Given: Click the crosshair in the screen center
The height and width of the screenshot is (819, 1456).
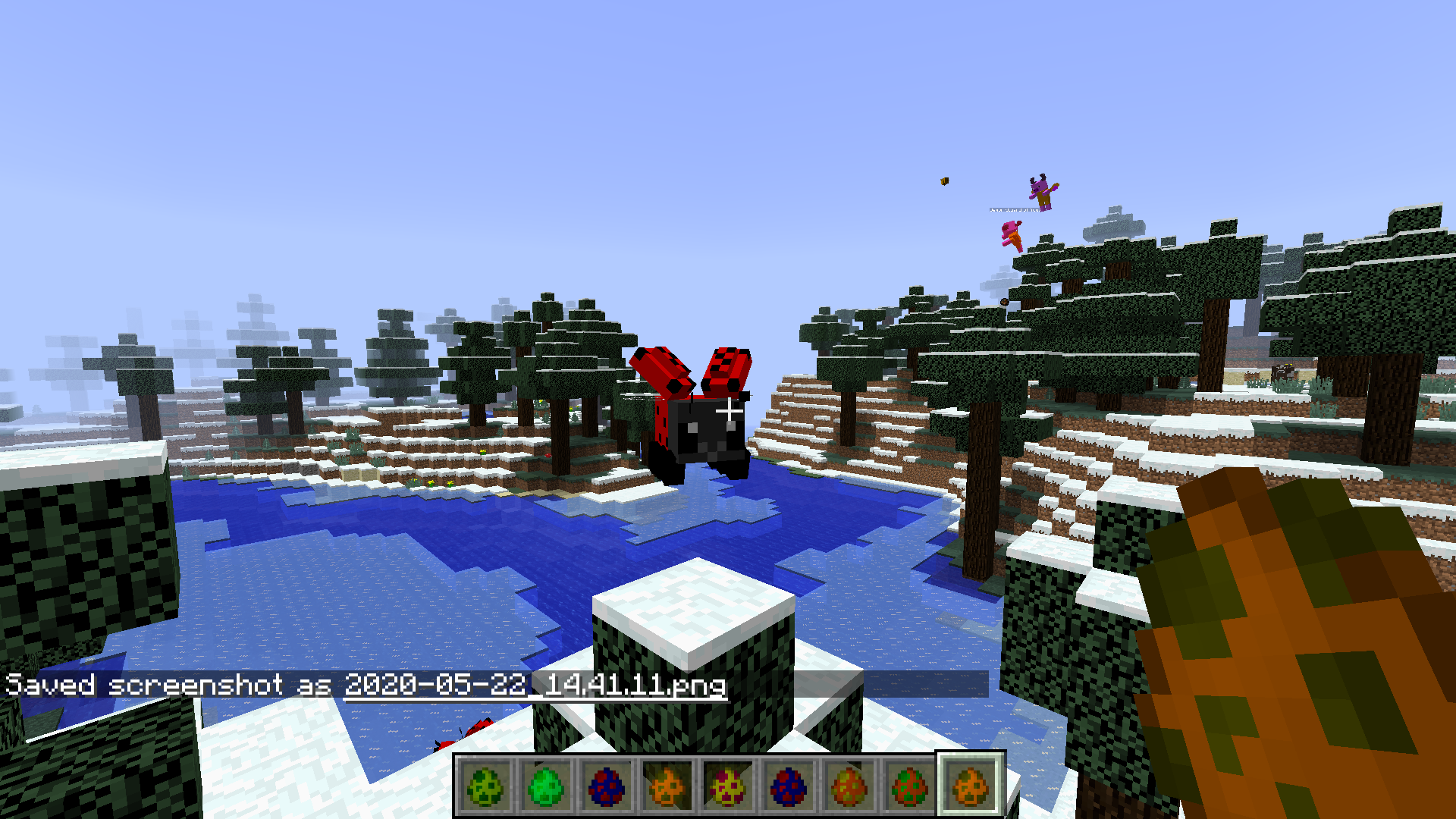Looking at the screenshot, I should 728,409.
